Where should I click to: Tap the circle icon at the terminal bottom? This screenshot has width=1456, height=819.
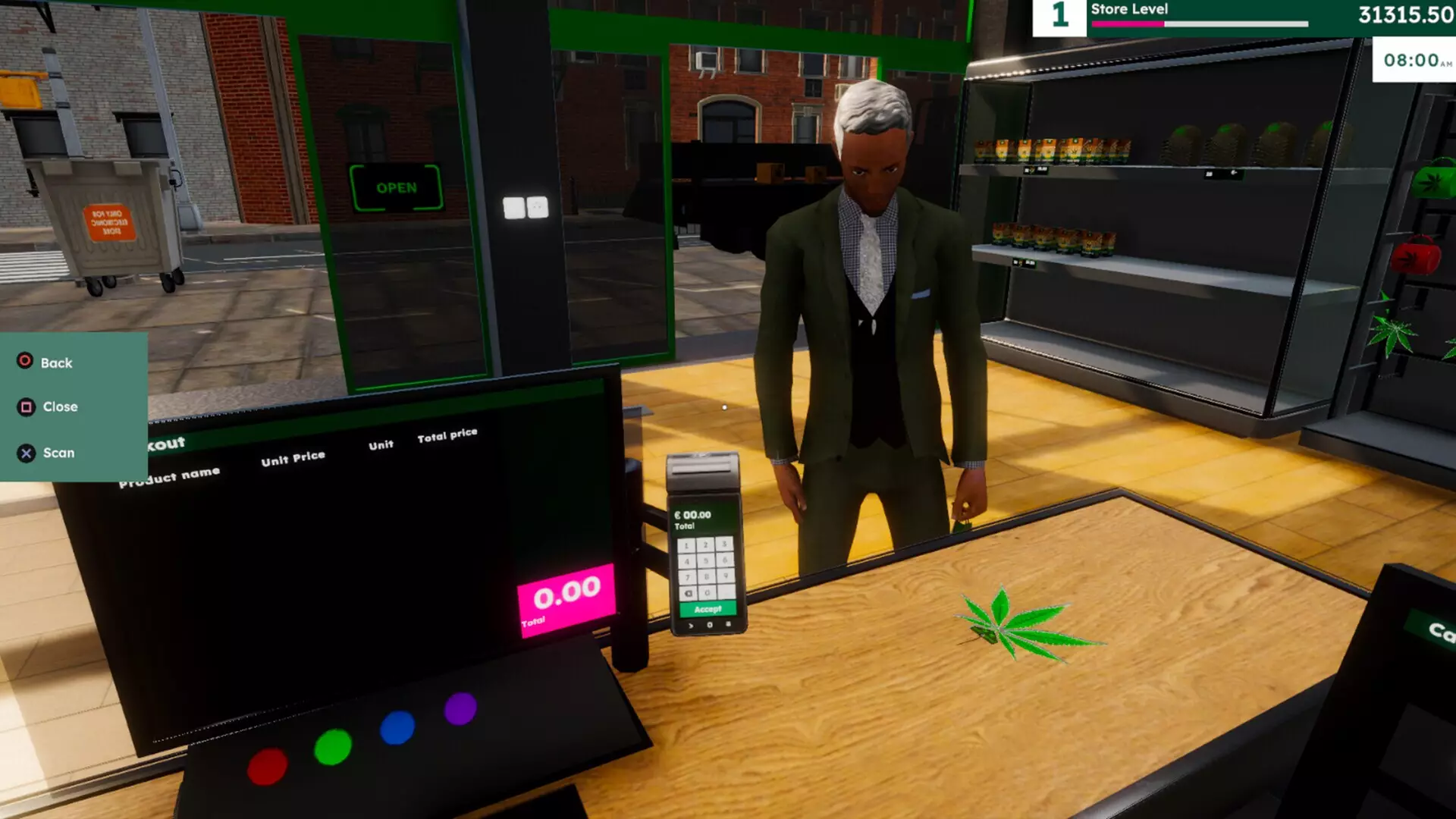pyautogui.click(x=710, y=625)
